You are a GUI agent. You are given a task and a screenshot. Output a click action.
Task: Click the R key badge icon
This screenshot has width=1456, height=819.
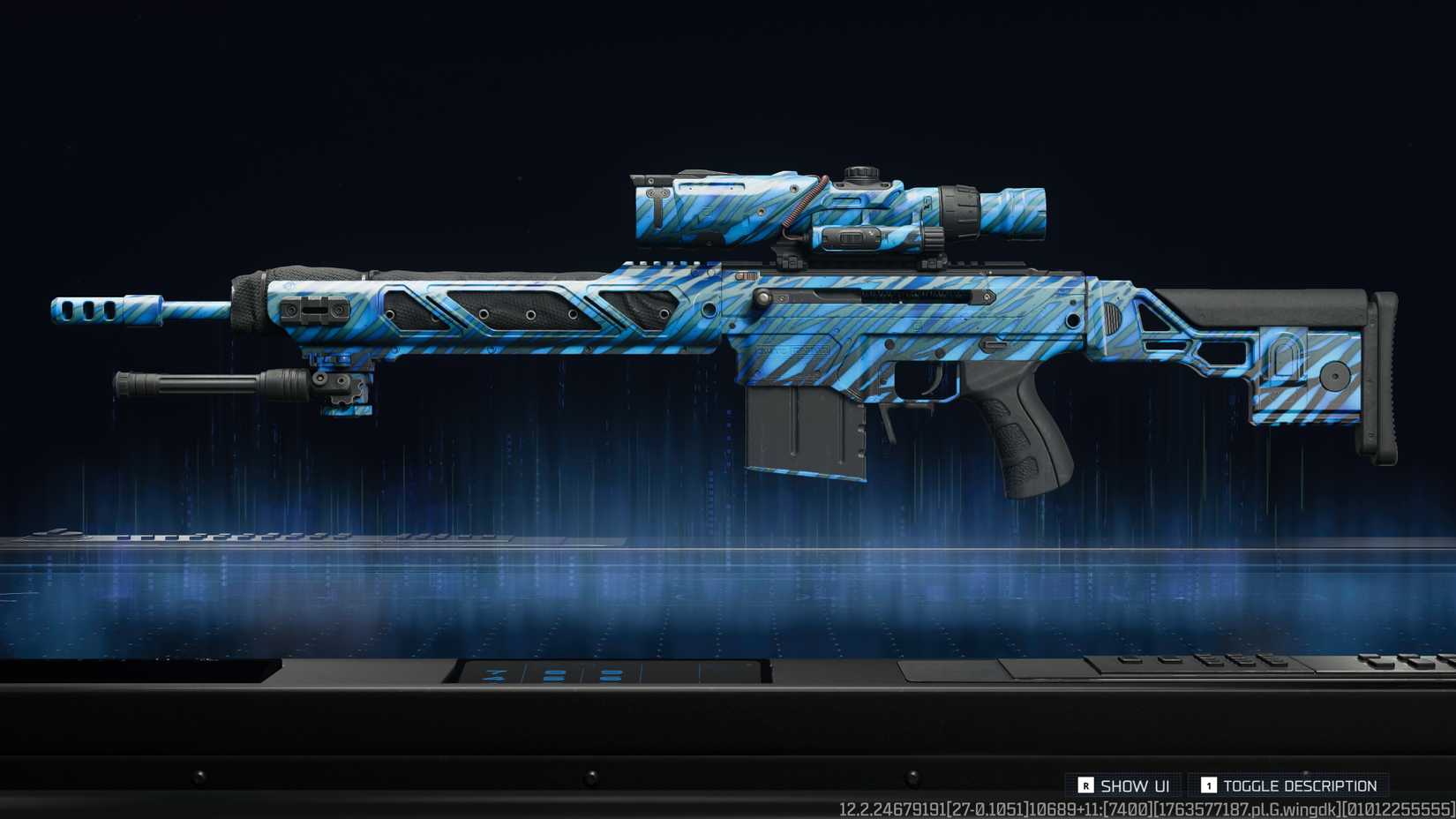1084,785
